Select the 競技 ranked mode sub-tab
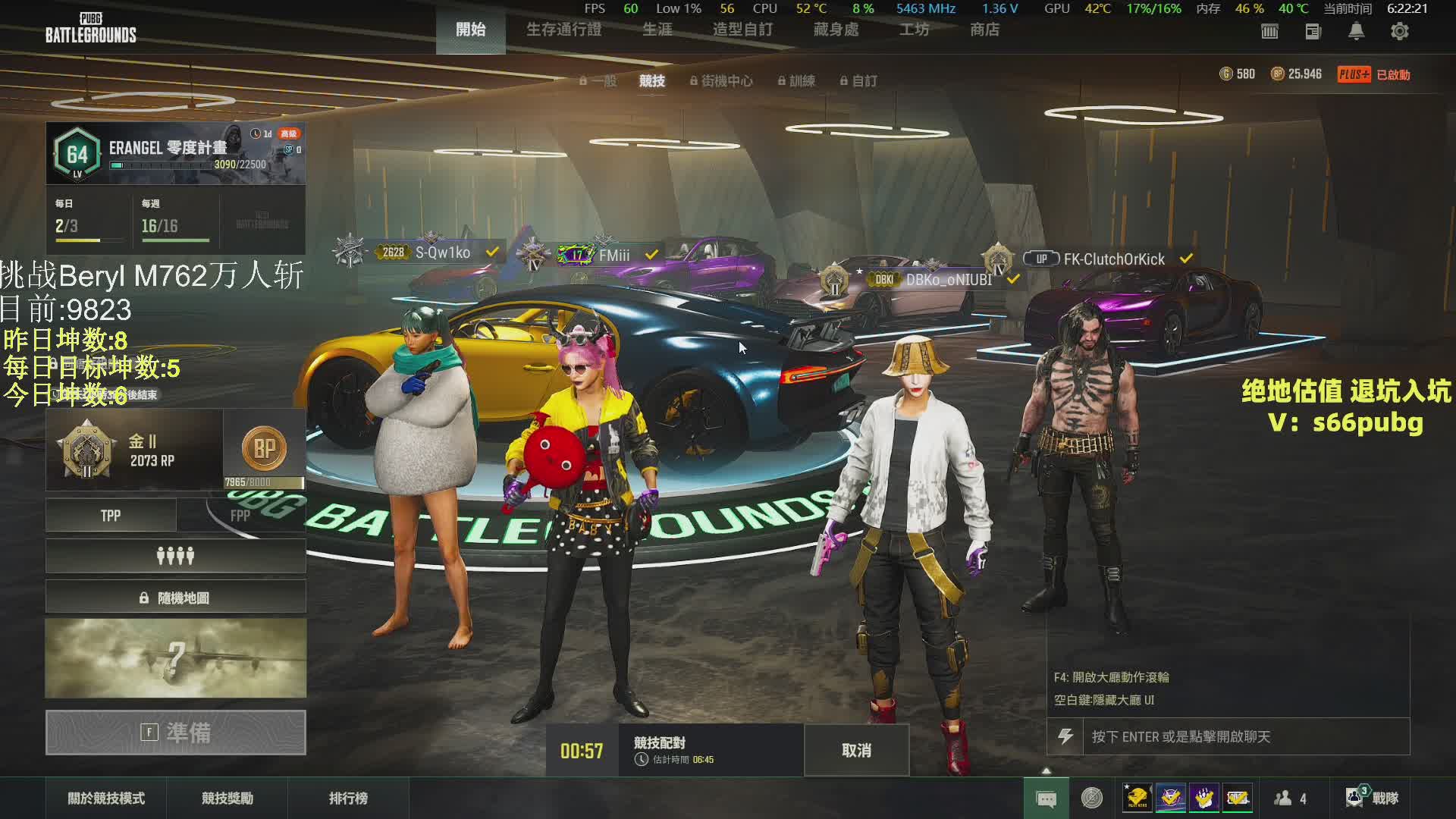This screenshot has height=819, width=1456. tap(651, 80)
